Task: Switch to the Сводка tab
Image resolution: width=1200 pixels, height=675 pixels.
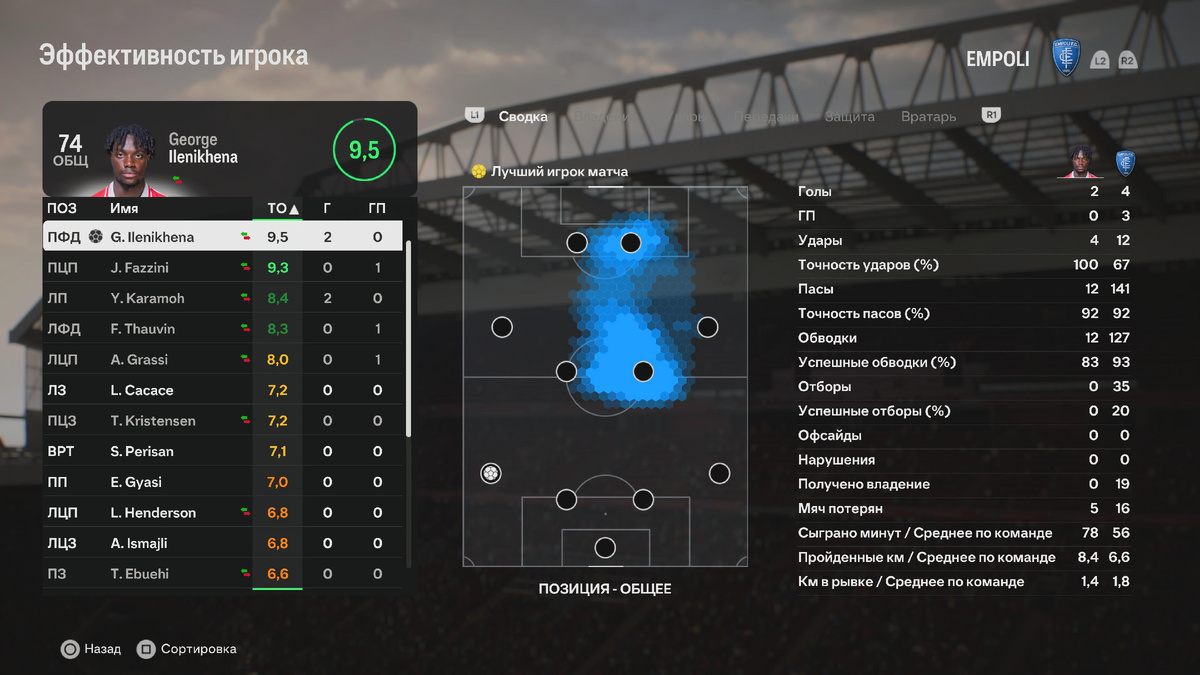Action: [523, 117]
